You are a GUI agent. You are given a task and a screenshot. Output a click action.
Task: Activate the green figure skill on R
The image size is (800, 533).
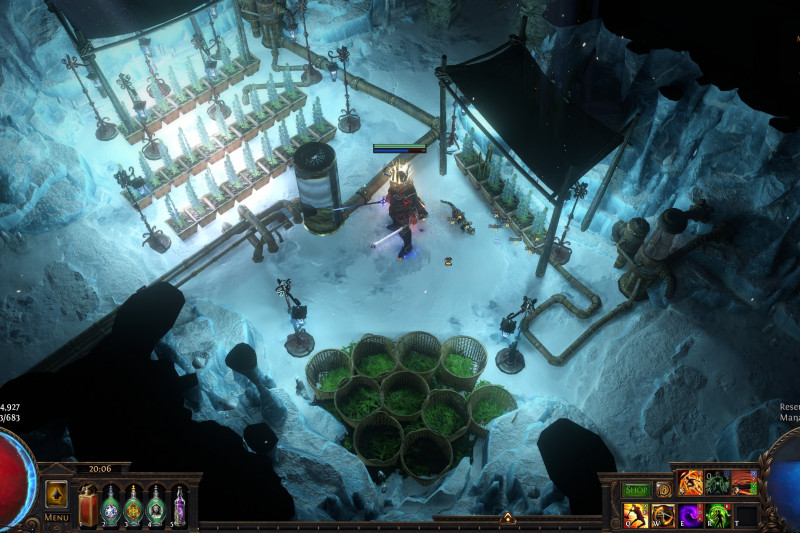pos(718,515)
